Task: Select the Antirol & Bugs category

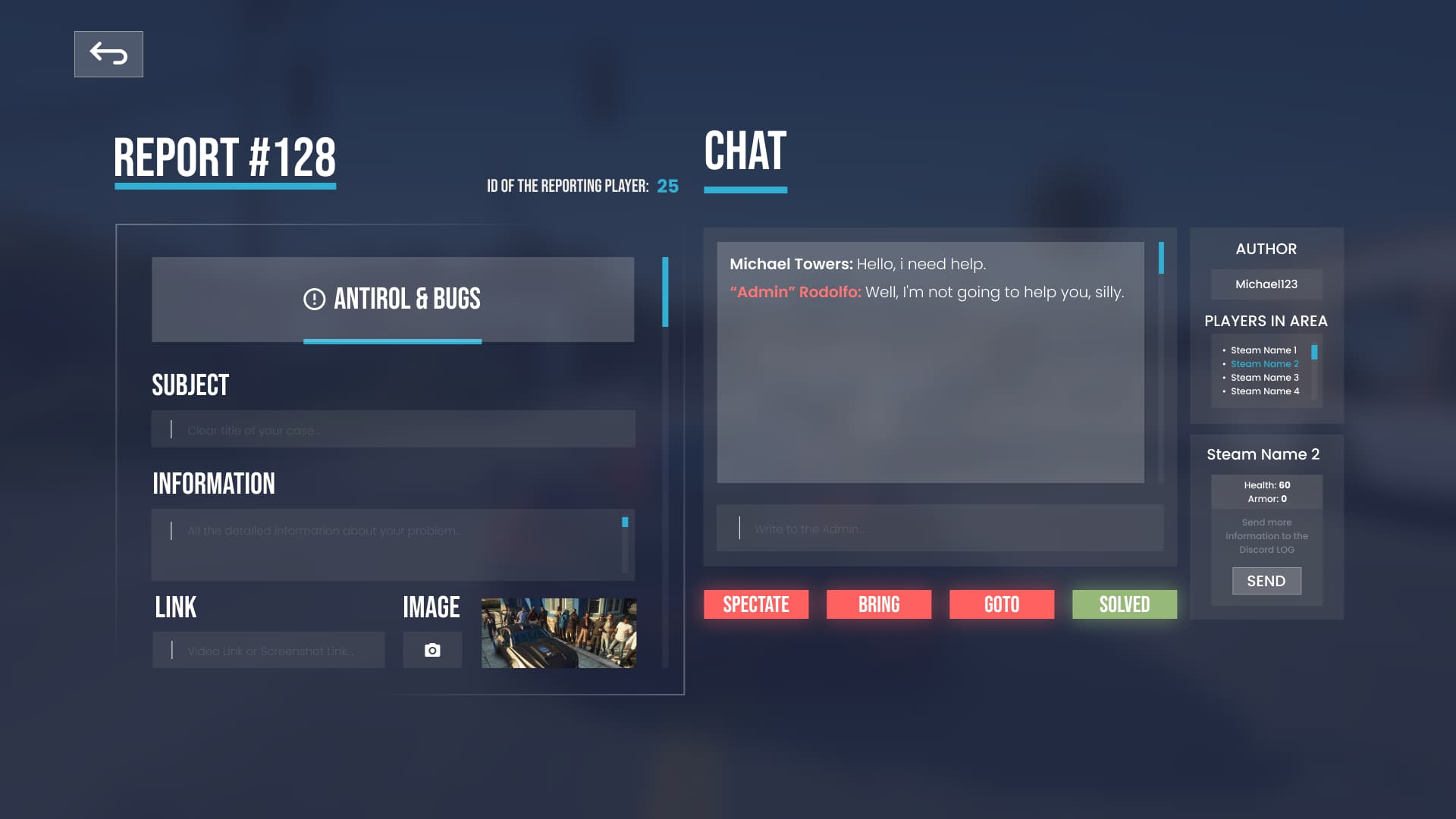Action: 393,300
